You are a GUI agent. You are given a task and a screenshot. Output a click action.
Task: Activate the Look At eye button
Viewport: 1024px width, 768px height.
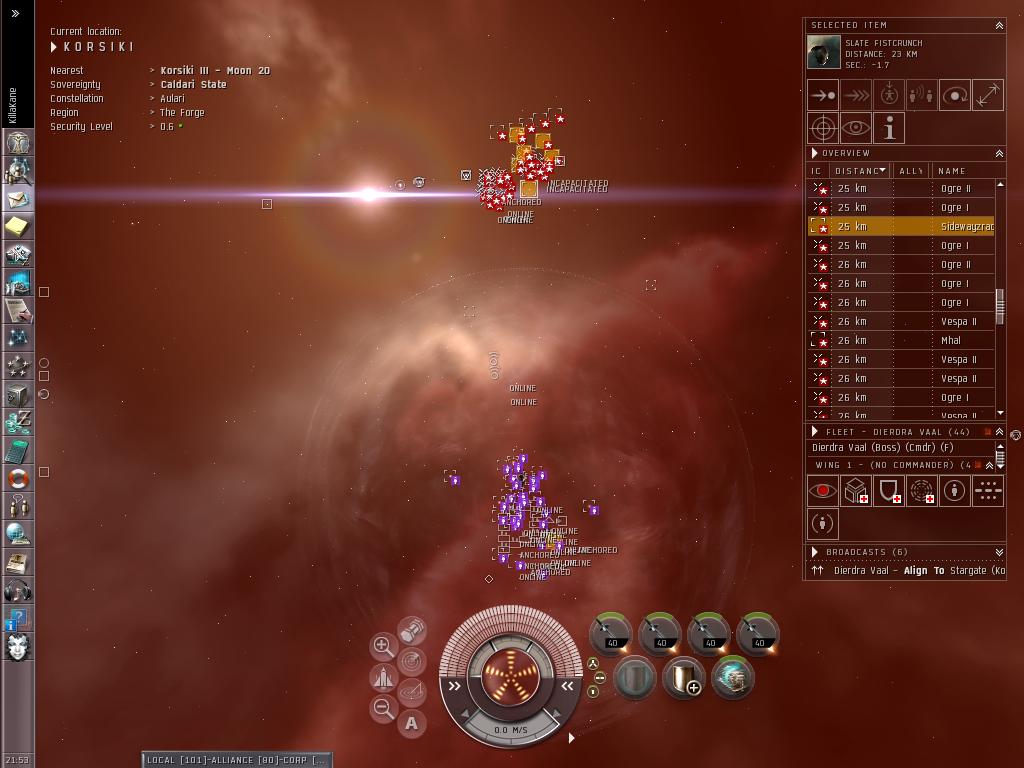point(856,128)
